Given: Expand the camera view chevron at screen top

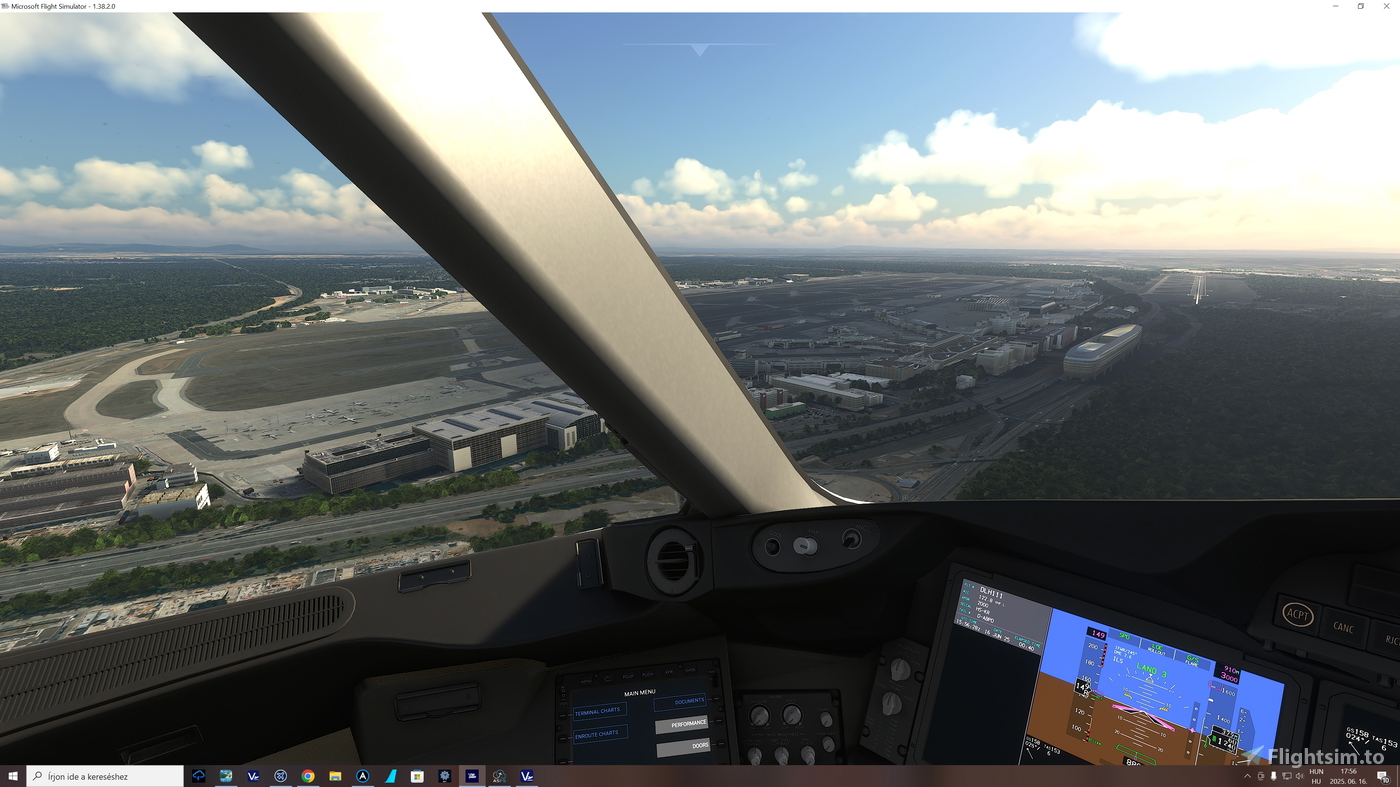Looking at the screenshot, I should 699,48.
